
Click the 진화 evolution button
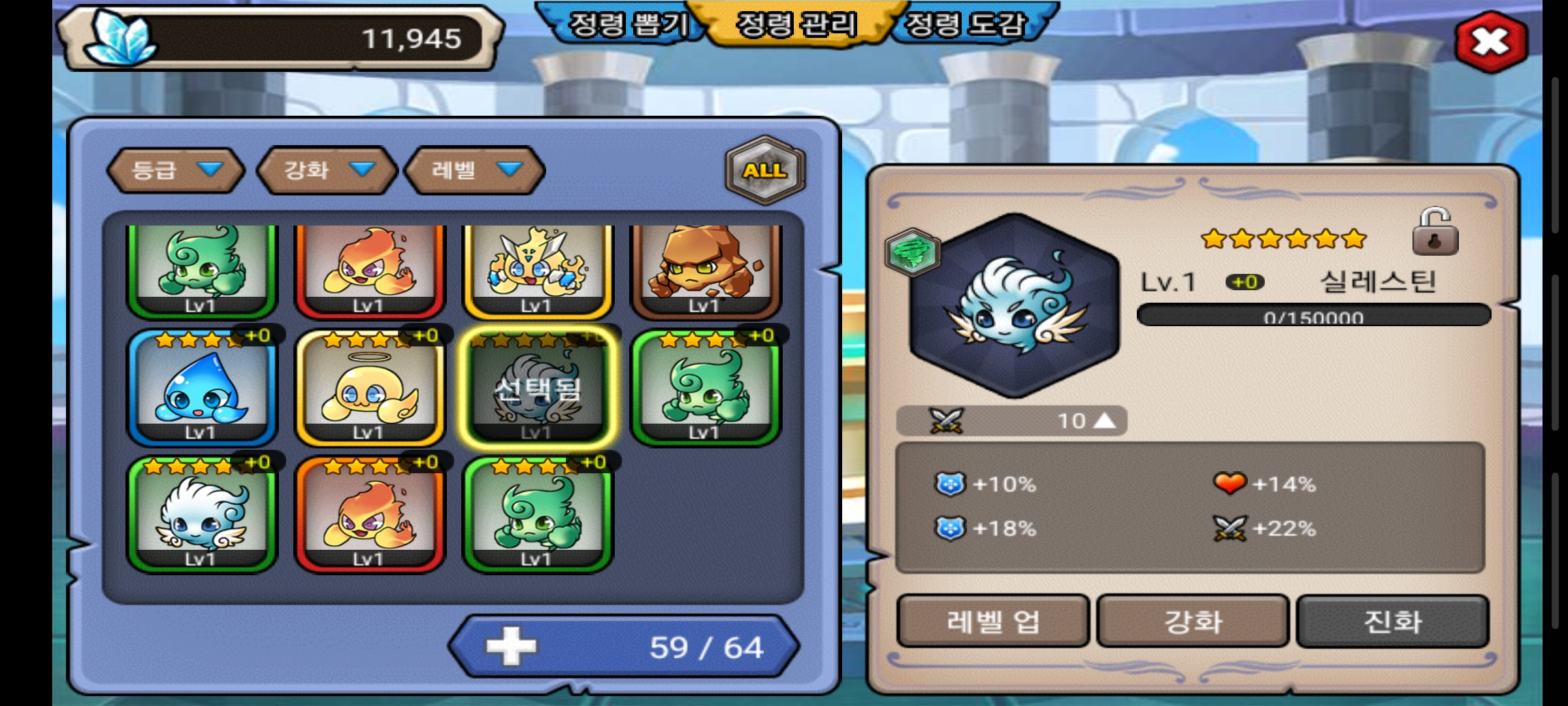tap(1392, 621)
